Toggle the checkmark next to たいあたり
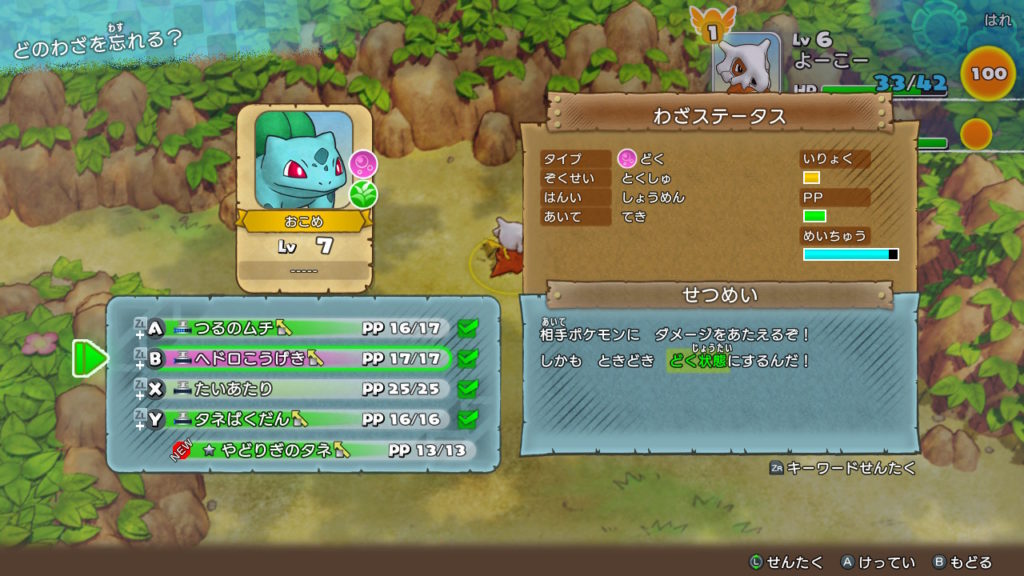This screenshot has height=576, width=1024. tap(467, 388)
